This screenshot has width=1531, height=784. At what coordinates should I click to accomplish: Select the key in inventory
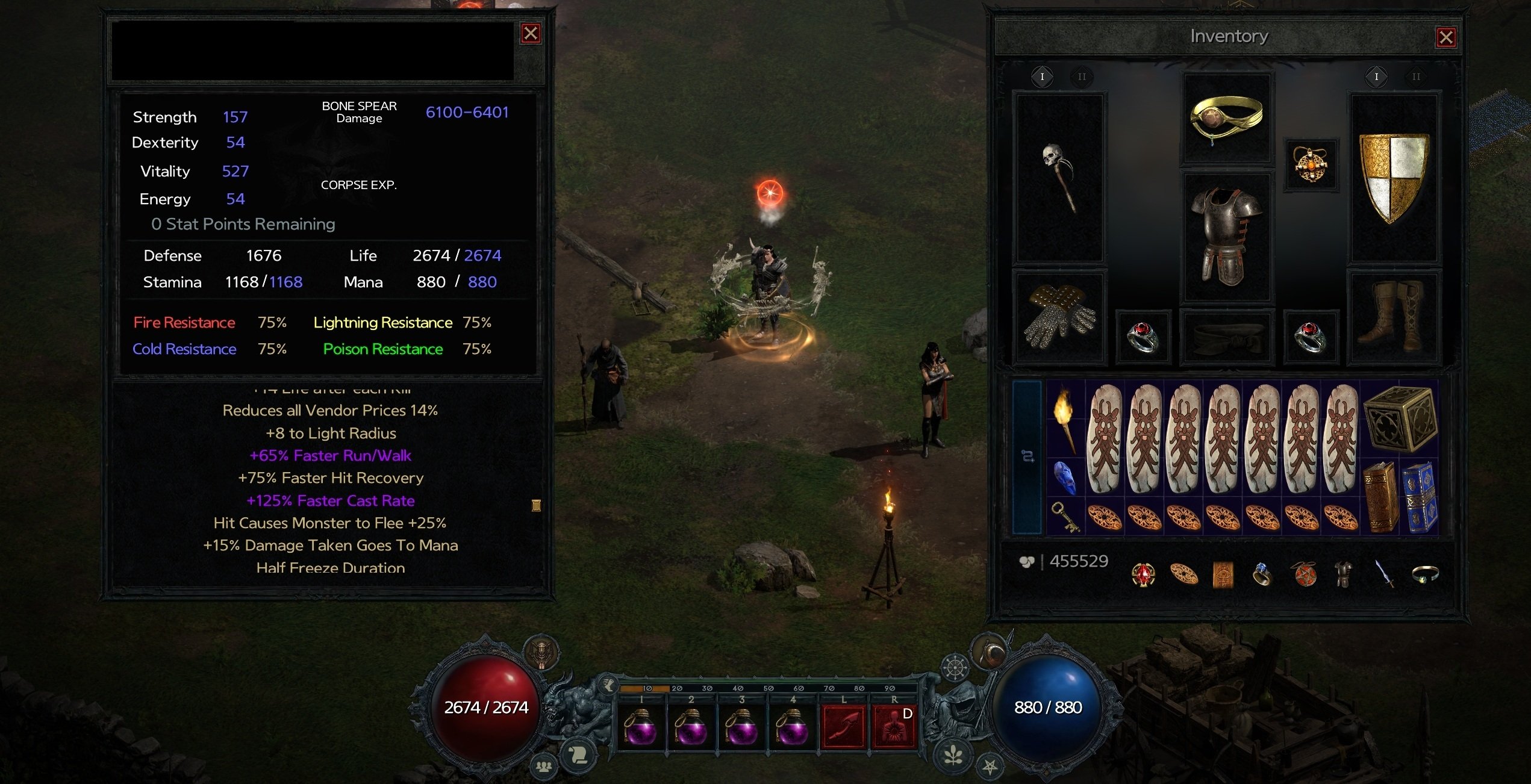tap(1065, 517)
